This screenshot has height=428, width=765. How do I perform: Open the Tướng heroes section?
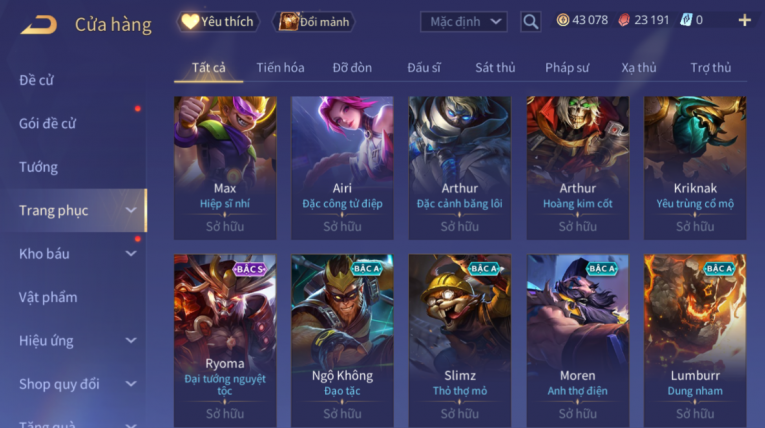click(x=39, y=167)
